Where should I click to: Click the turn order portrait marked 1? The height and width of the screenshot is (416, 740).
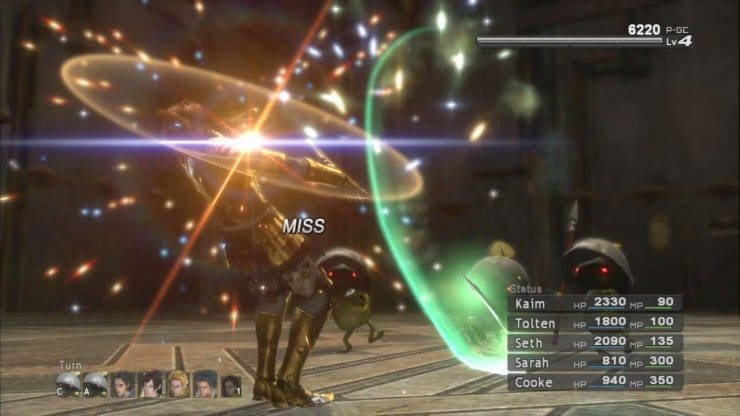232,385
